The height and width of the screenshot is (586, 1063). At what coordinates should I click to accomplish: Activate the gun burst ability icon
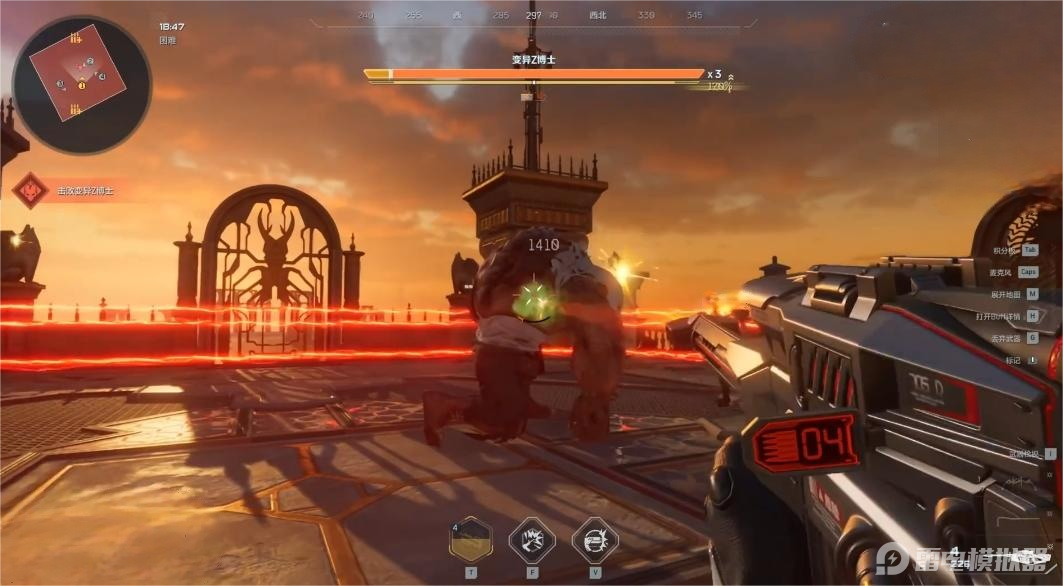click(x=595, y=540)
